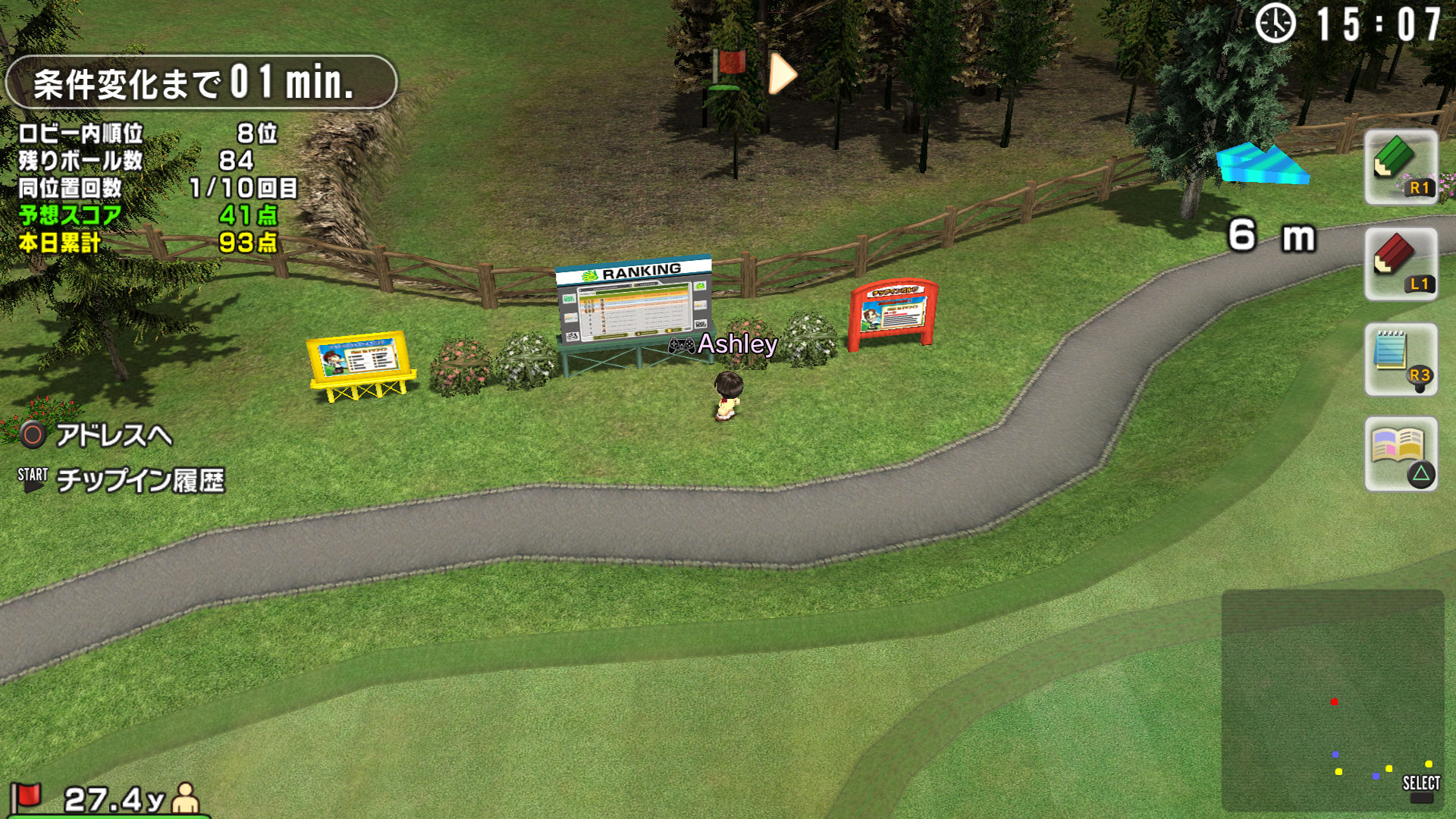Open チップイン履歴 history
The image size is (1456, 819).
pyautogui.click(x=140, y=480)
